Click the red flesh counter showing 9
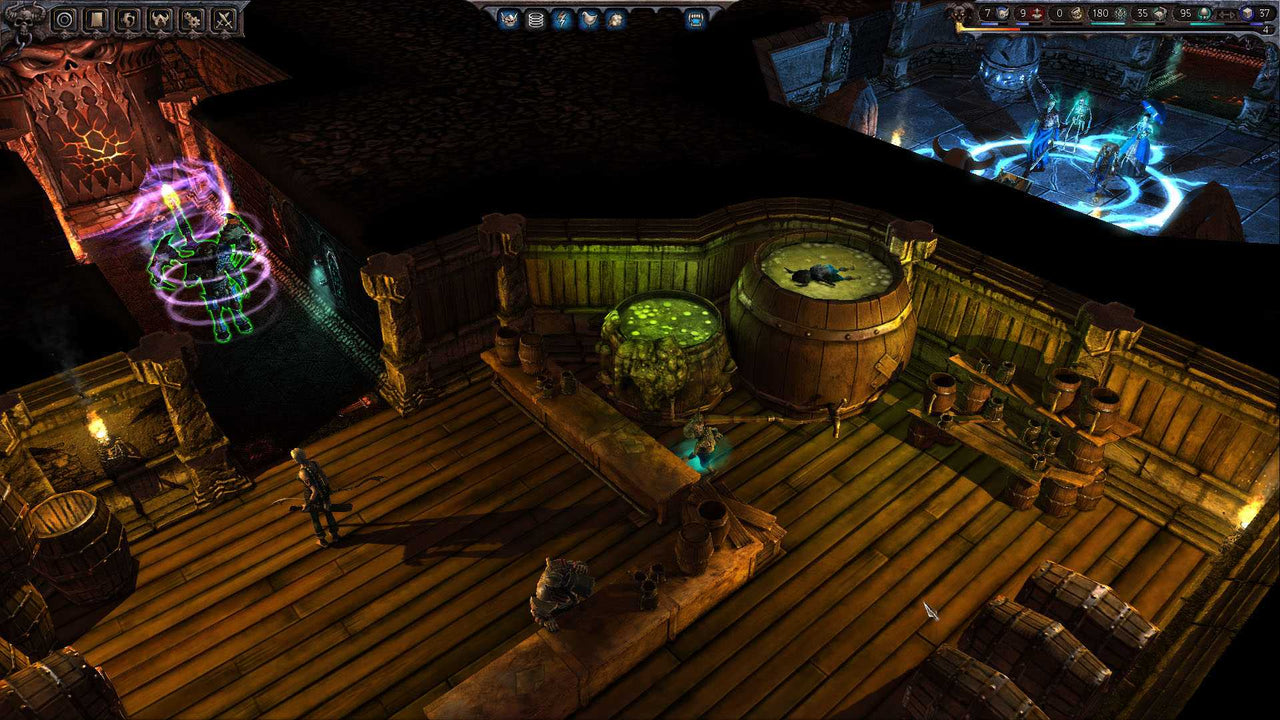 [1028, 14]
